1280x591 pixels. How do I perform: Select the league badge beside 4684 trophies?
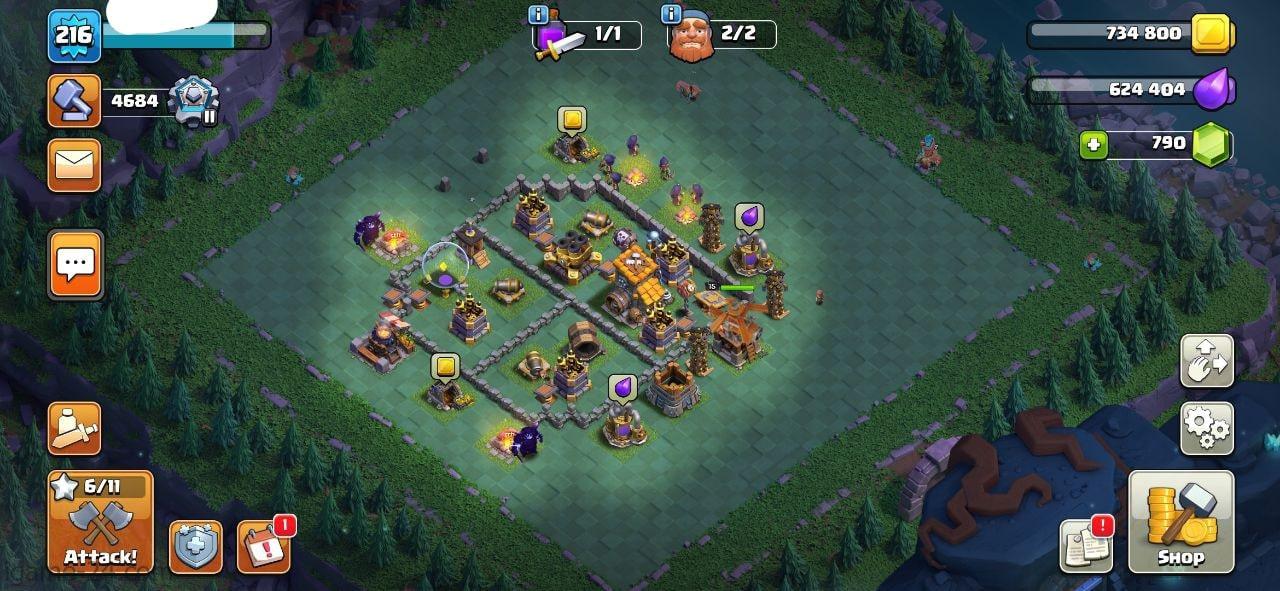coord(191,101)
